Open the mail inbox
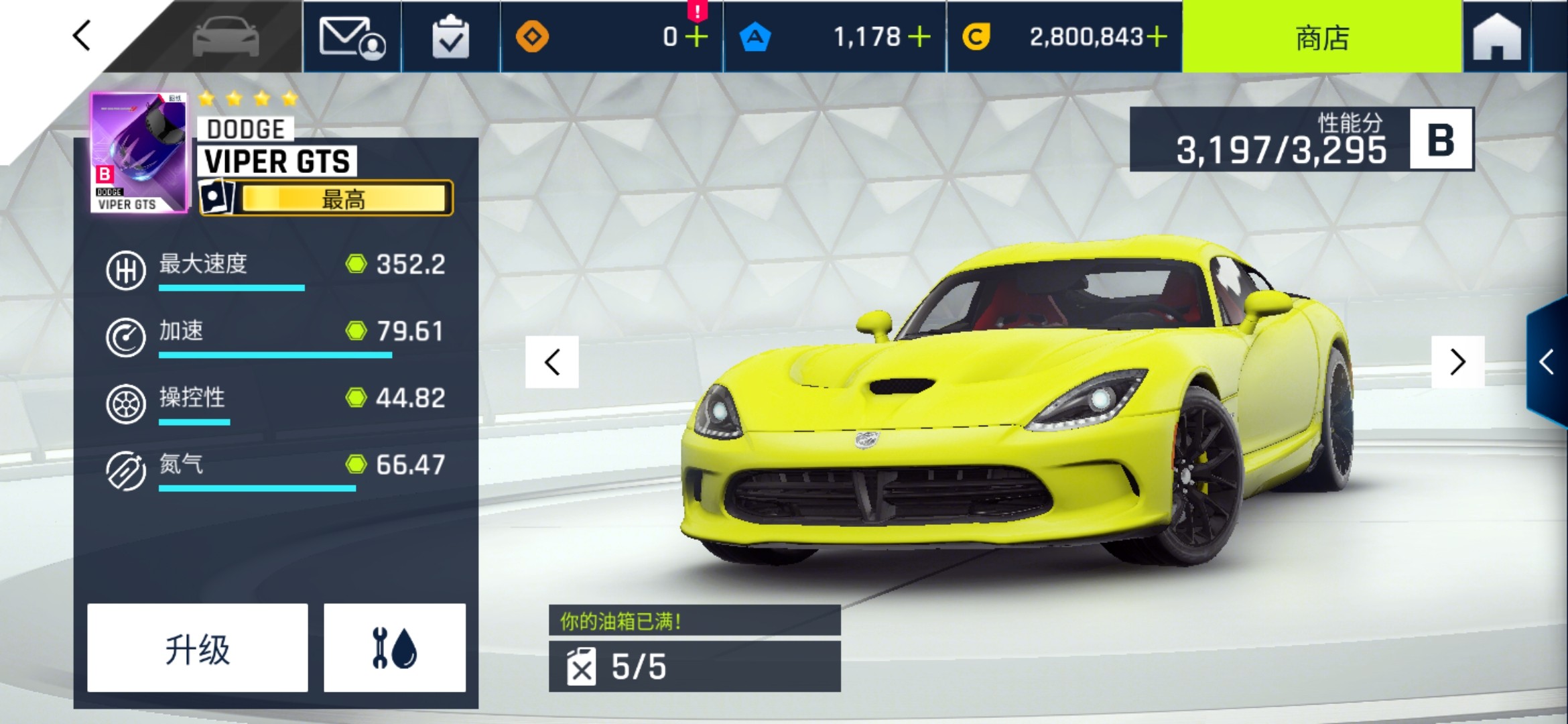 pyautogui.click(x=352, y=38)
